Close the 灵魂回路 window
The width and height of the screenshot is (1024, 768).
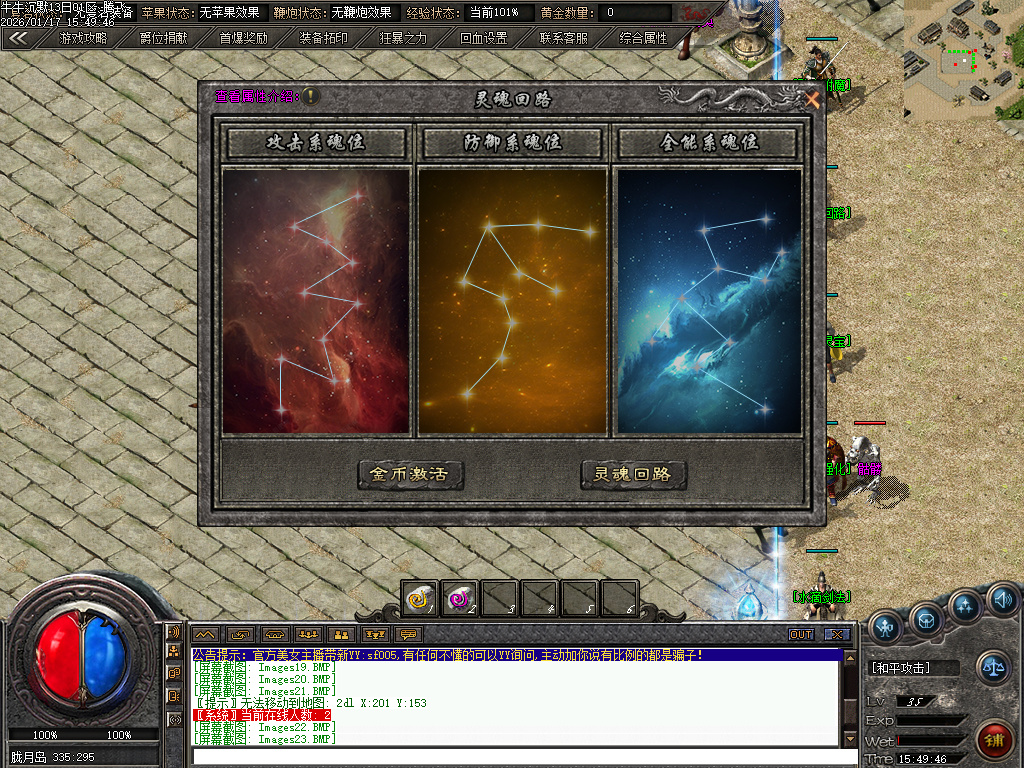click(x=812, y=100)
